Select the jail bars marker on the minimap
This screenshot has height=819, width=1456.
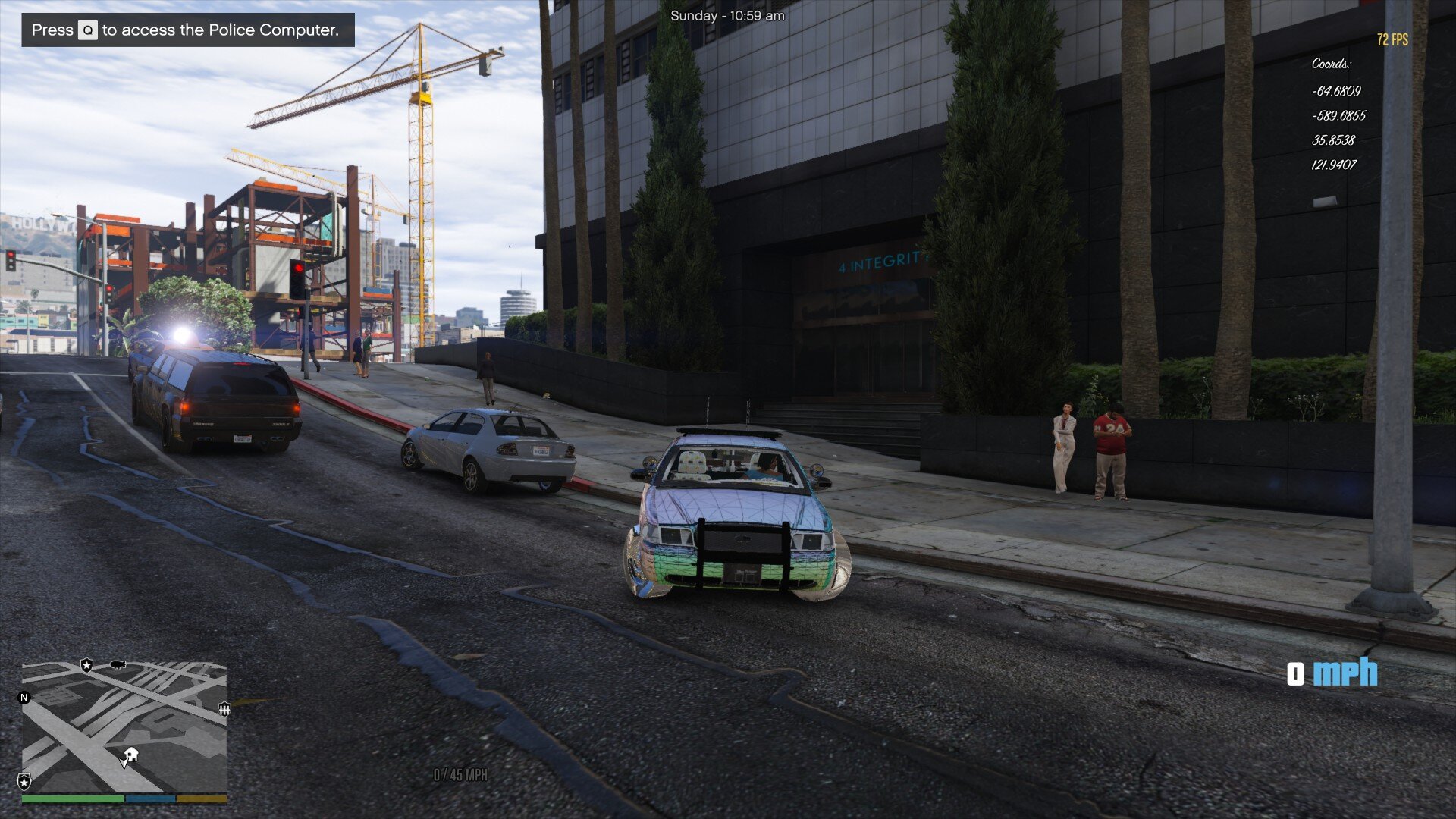pos(224,709)
